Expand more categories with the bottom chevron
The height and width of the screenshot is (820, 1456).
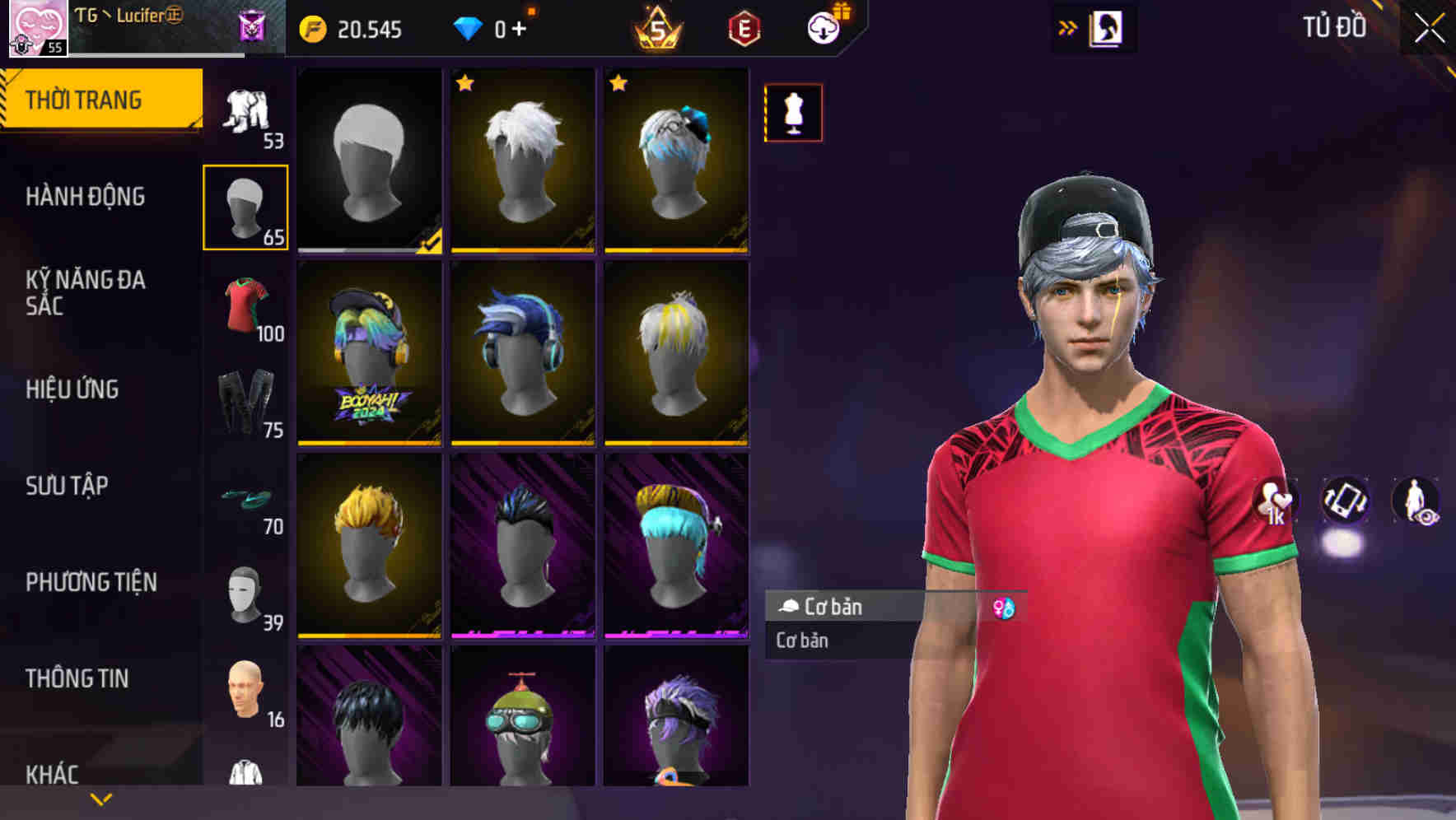100,799
